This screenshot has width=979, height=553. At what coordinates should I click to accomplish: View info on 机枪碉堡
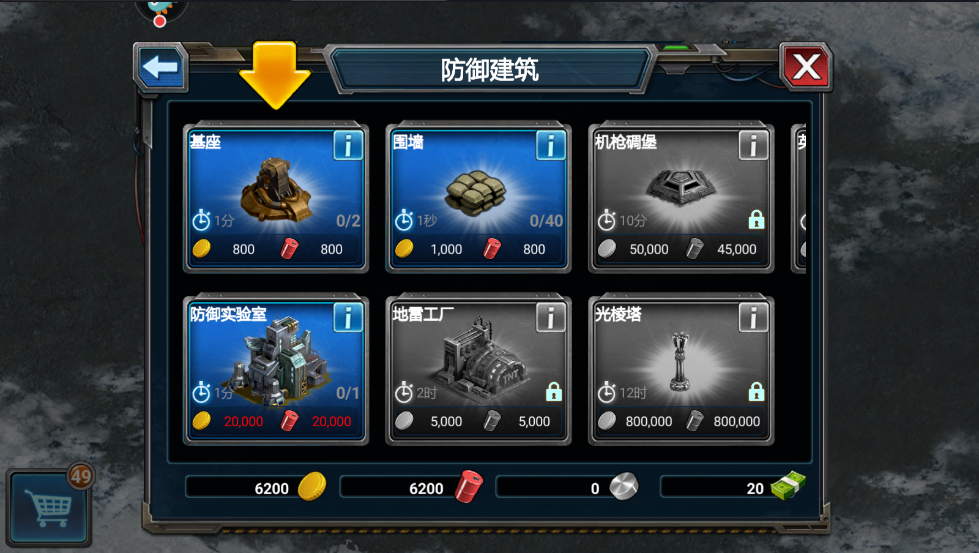click(754, 146)
